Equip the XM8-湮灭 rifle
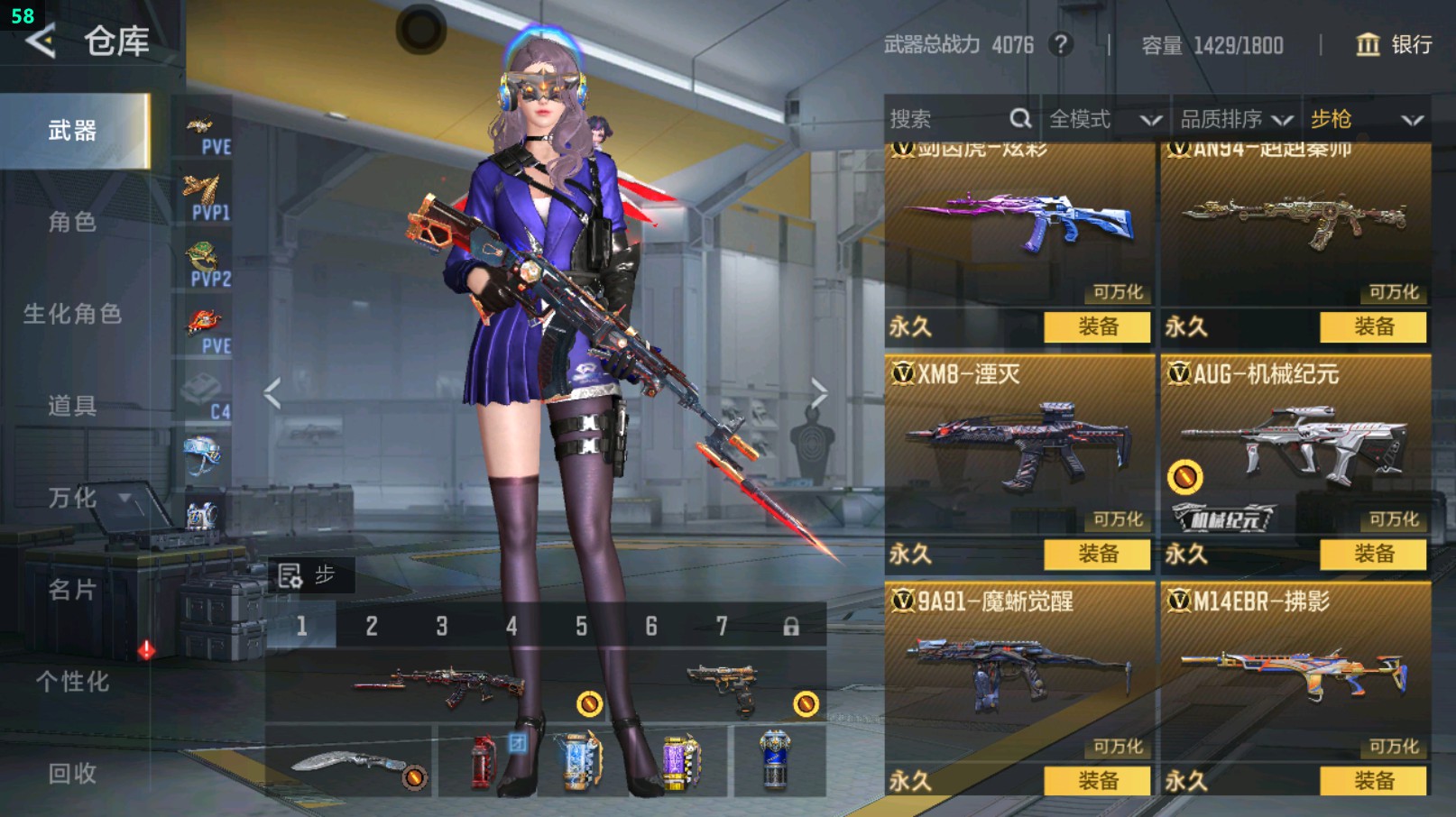1456x817 pixels. (x=1097, y=554)
